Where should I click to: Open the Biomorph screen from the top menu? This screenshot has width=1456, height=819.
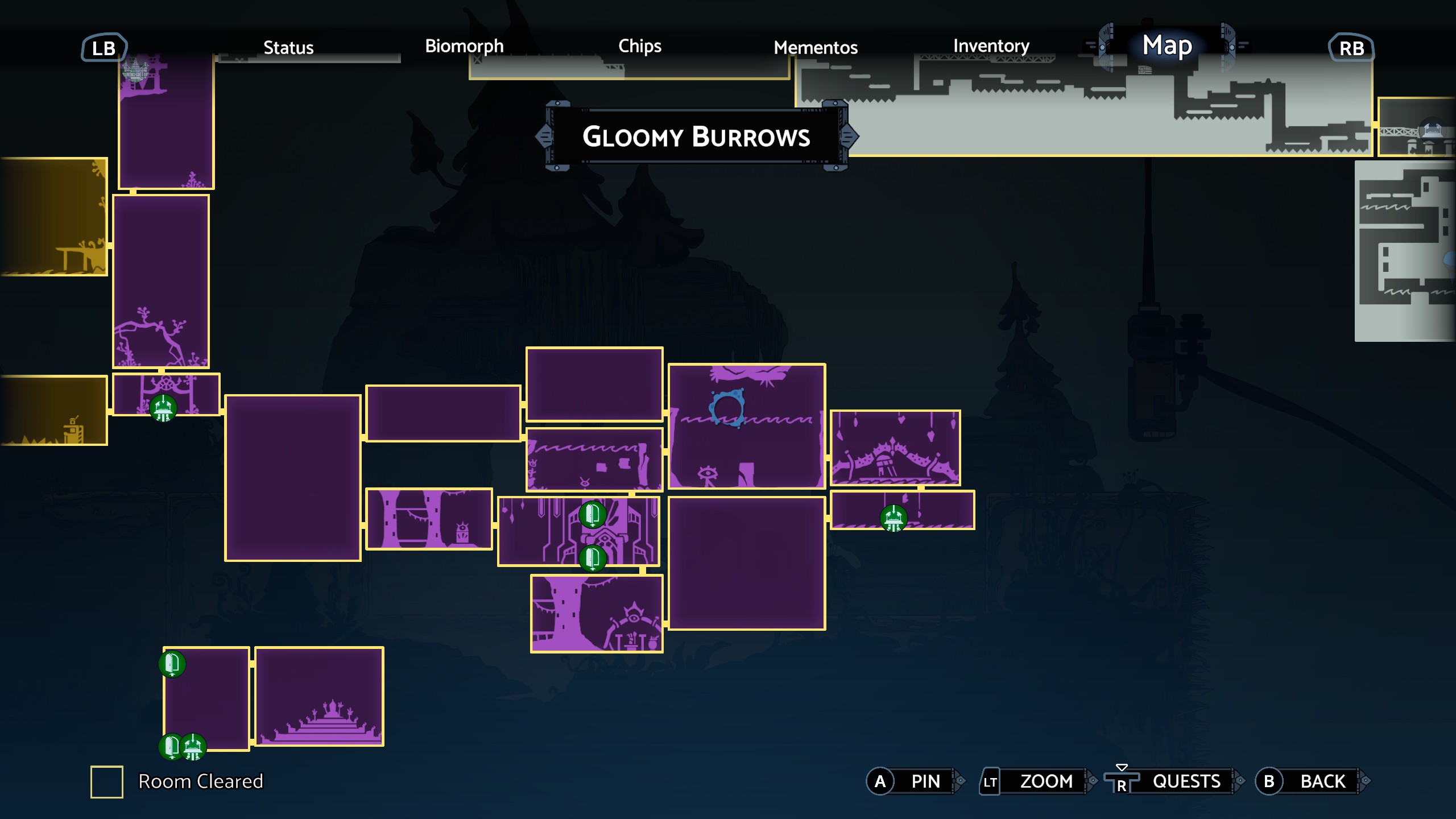click(x=464, y=47)
